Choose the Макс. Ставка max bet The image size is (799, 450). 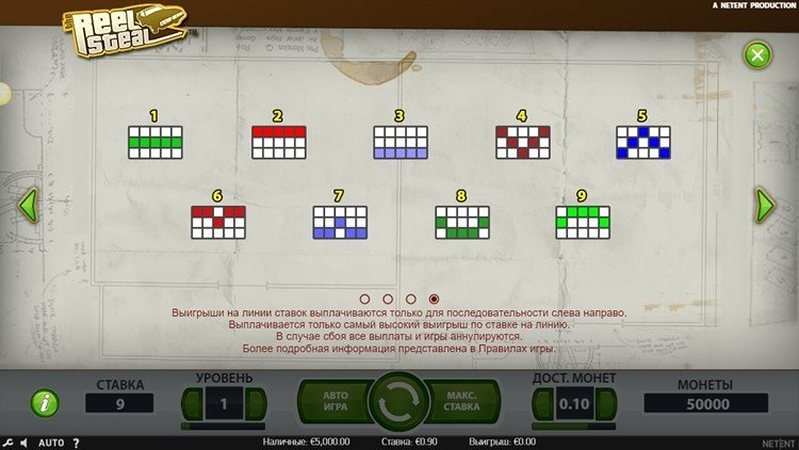[x=463, y=402]
